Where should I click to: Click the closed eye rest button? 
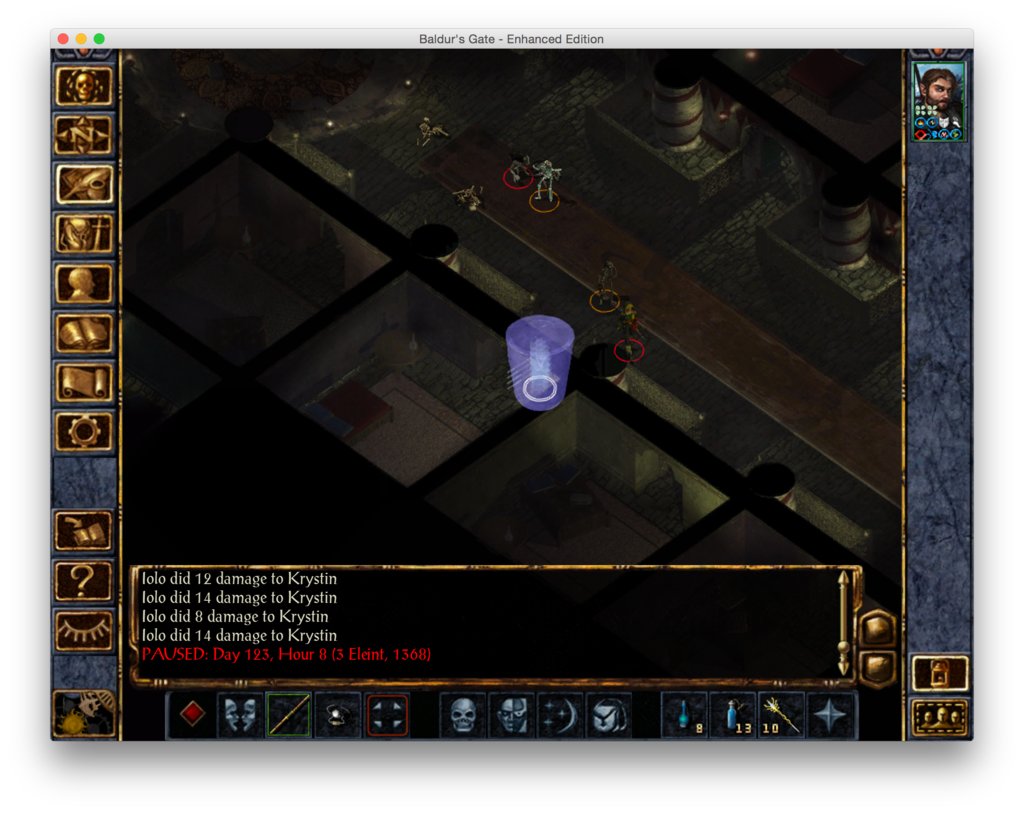[x=84, y=628]
